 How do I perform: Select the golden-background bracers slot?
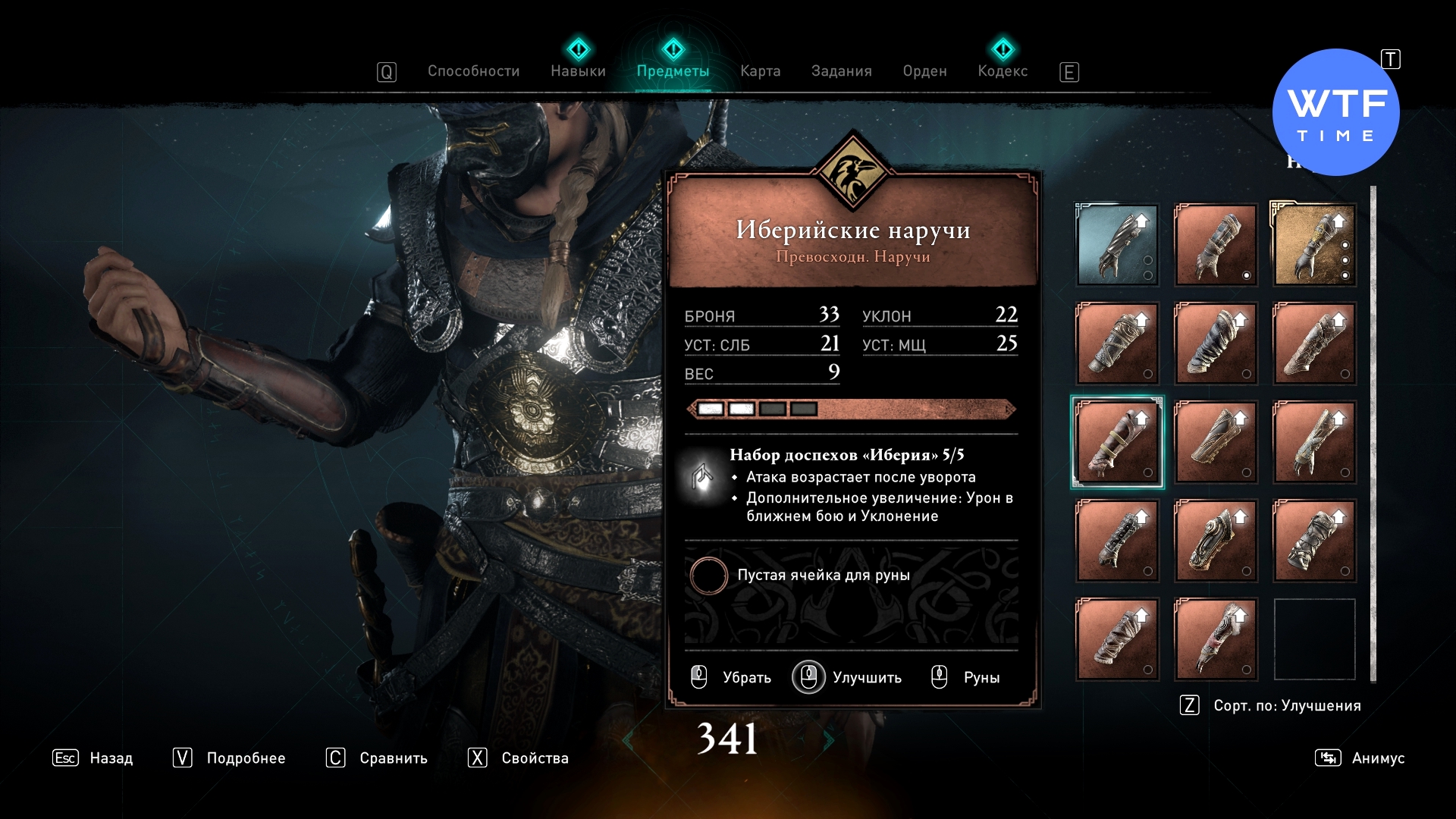[x=1314, y=245]
